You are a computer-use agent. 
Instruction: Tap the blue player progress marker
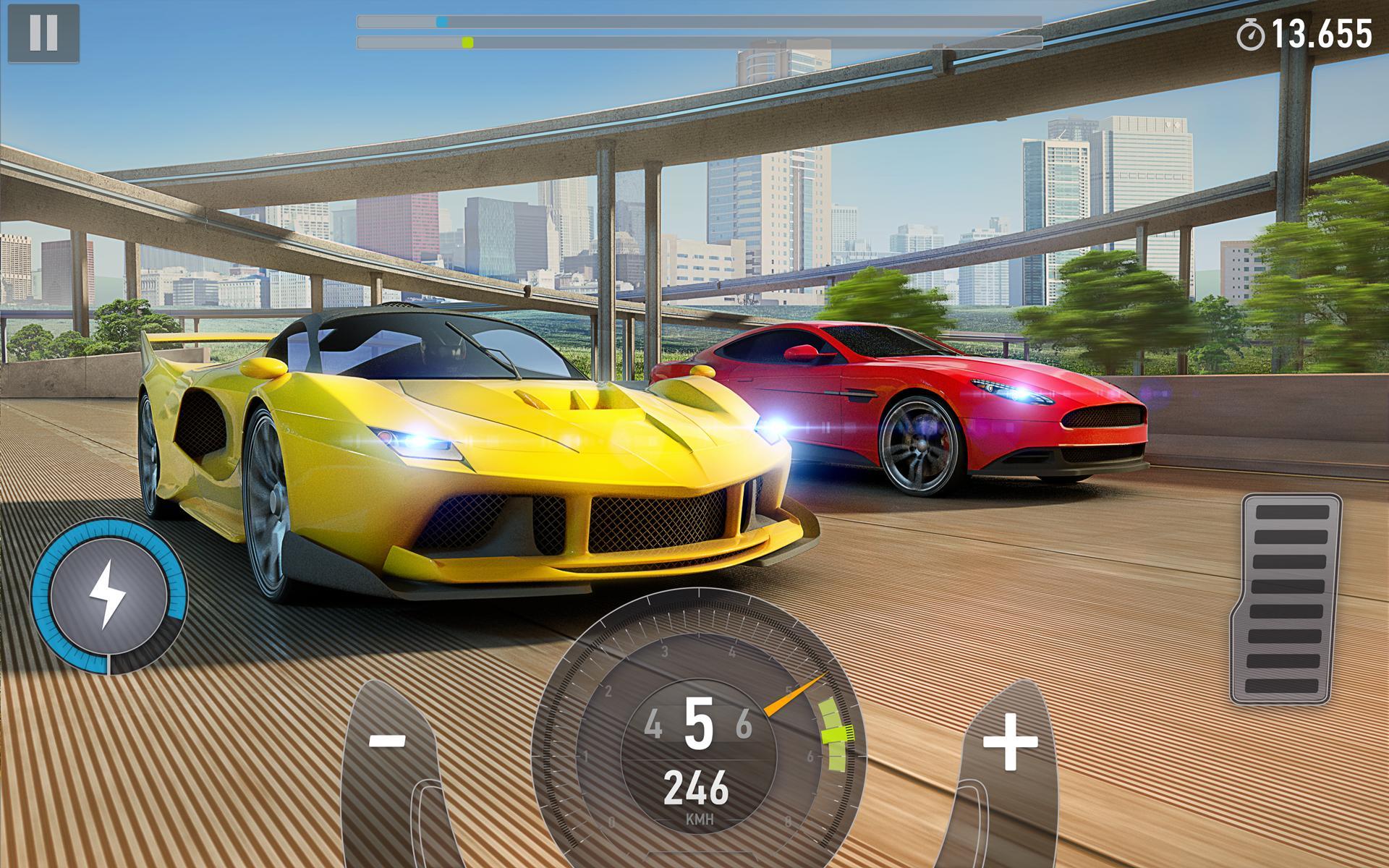point(443,22)
